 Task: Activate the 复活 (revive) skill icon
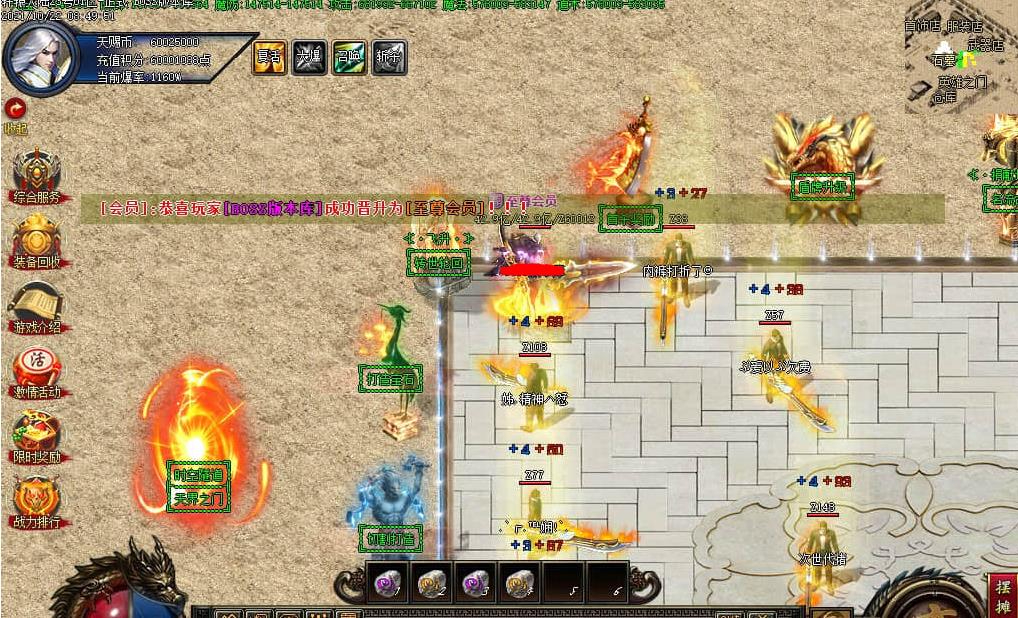click(x=269, y=57)
